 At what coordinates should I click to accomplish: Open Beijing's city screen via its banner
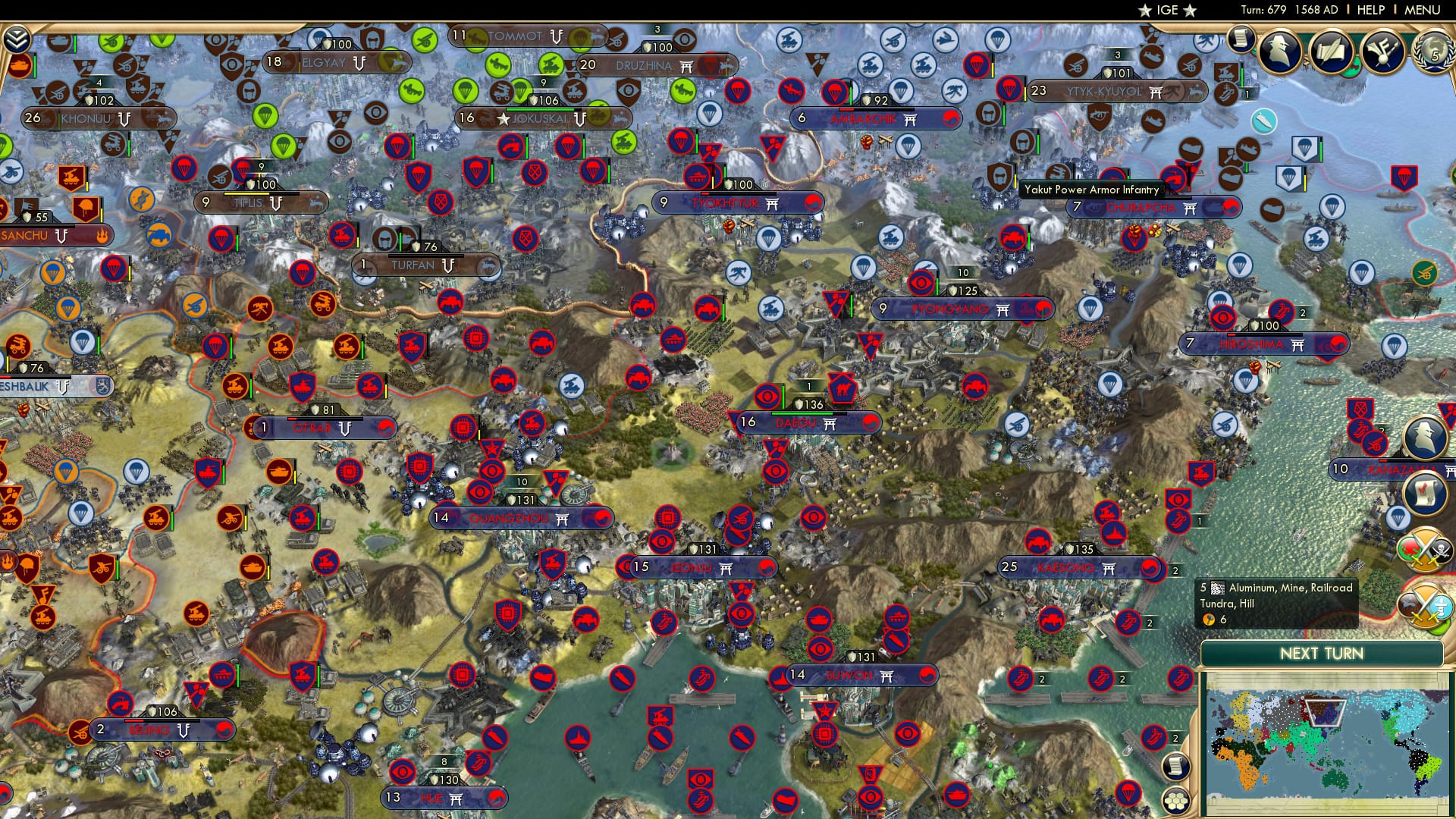tap(148, 730)
